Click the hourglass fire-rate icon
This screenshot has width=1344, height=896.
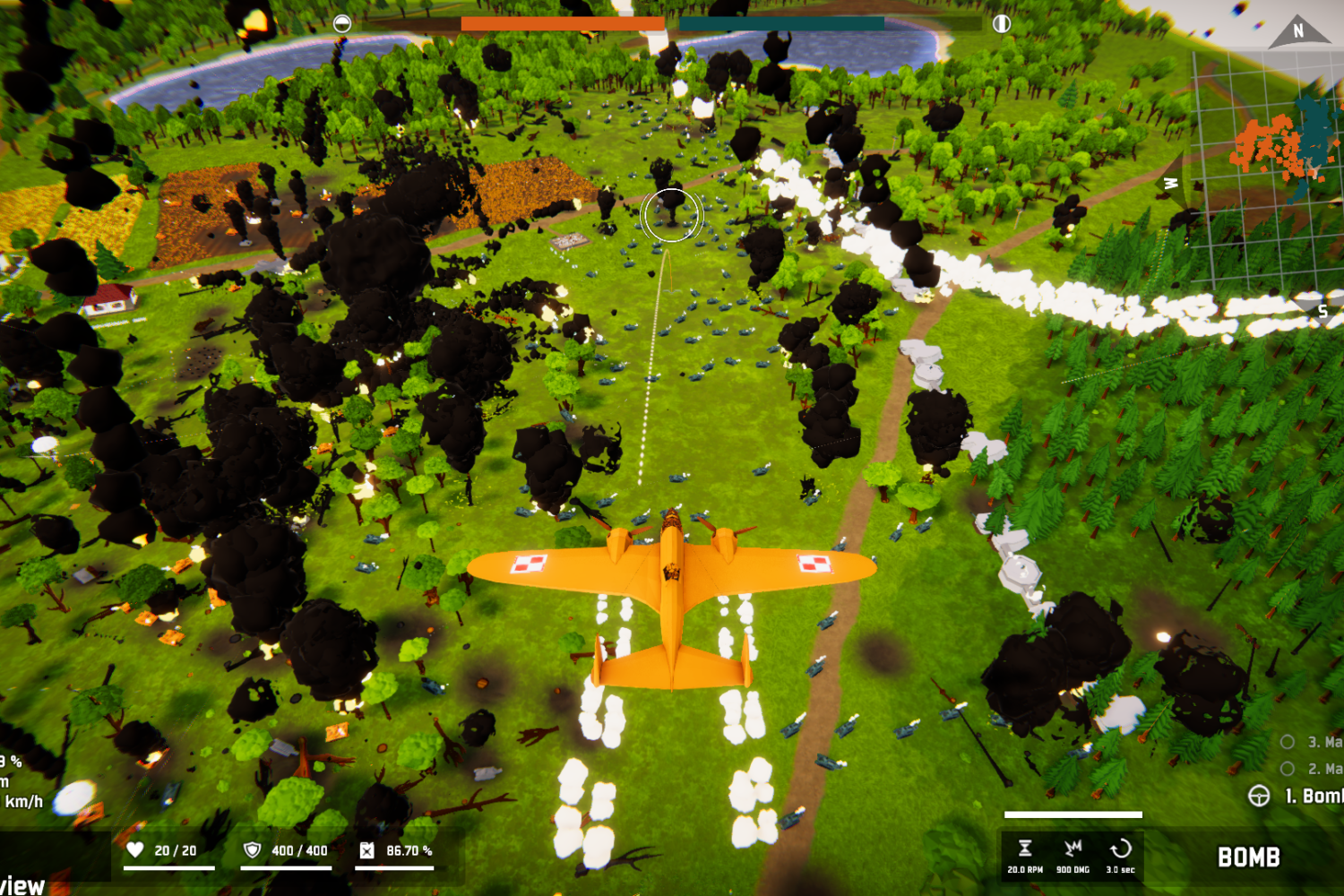point(1025,848)
